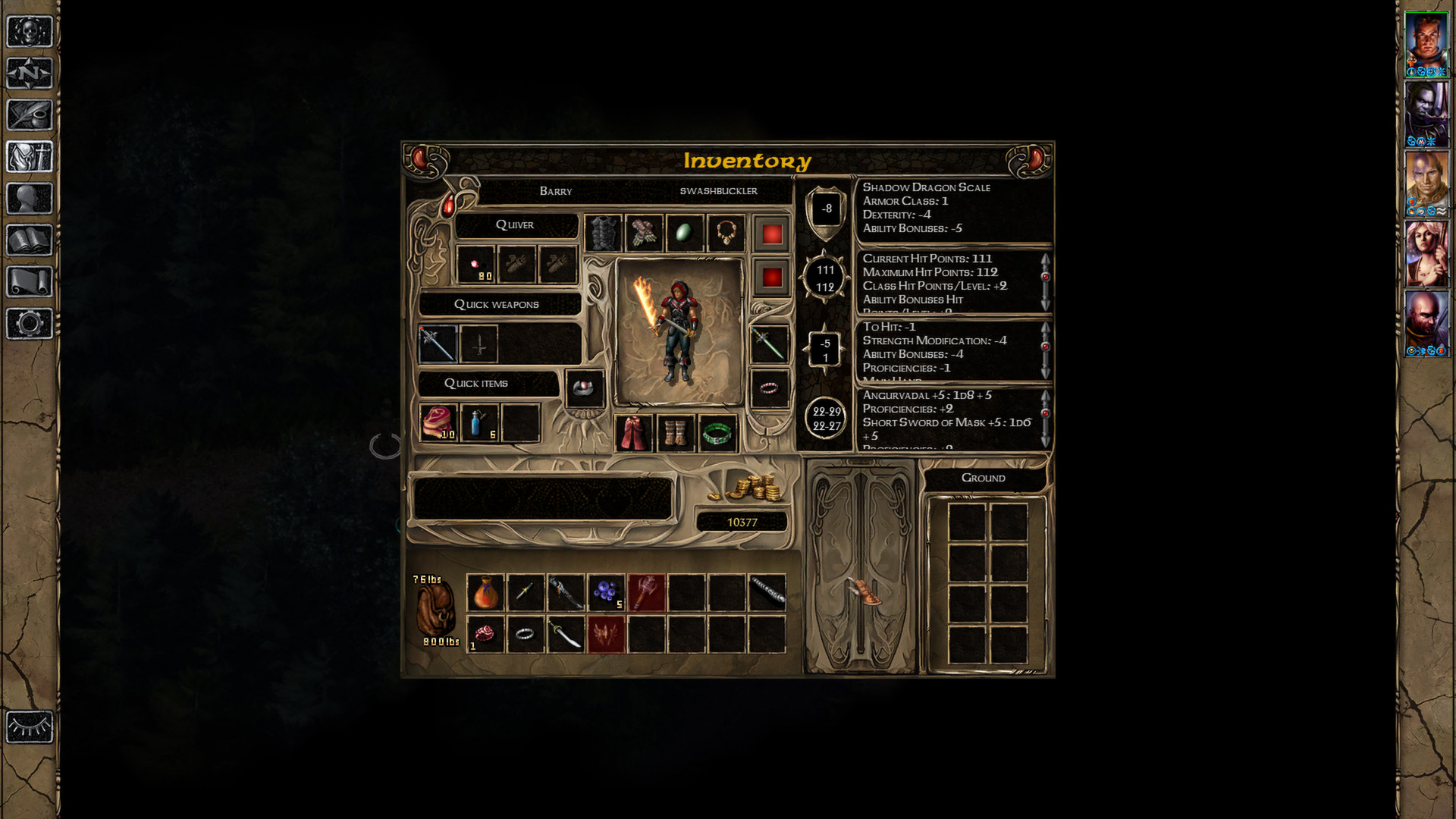
Task: Pick the orange pouch in the backpack
Action: 485,592
